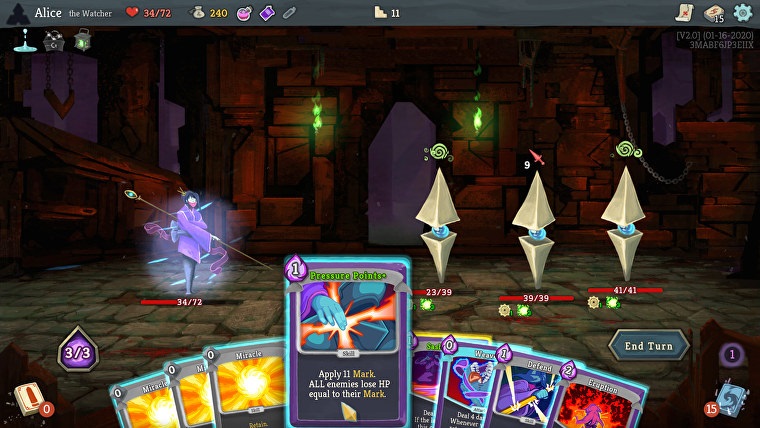Show the map scroll
The image size is (760, 428).
click(684, 13)
